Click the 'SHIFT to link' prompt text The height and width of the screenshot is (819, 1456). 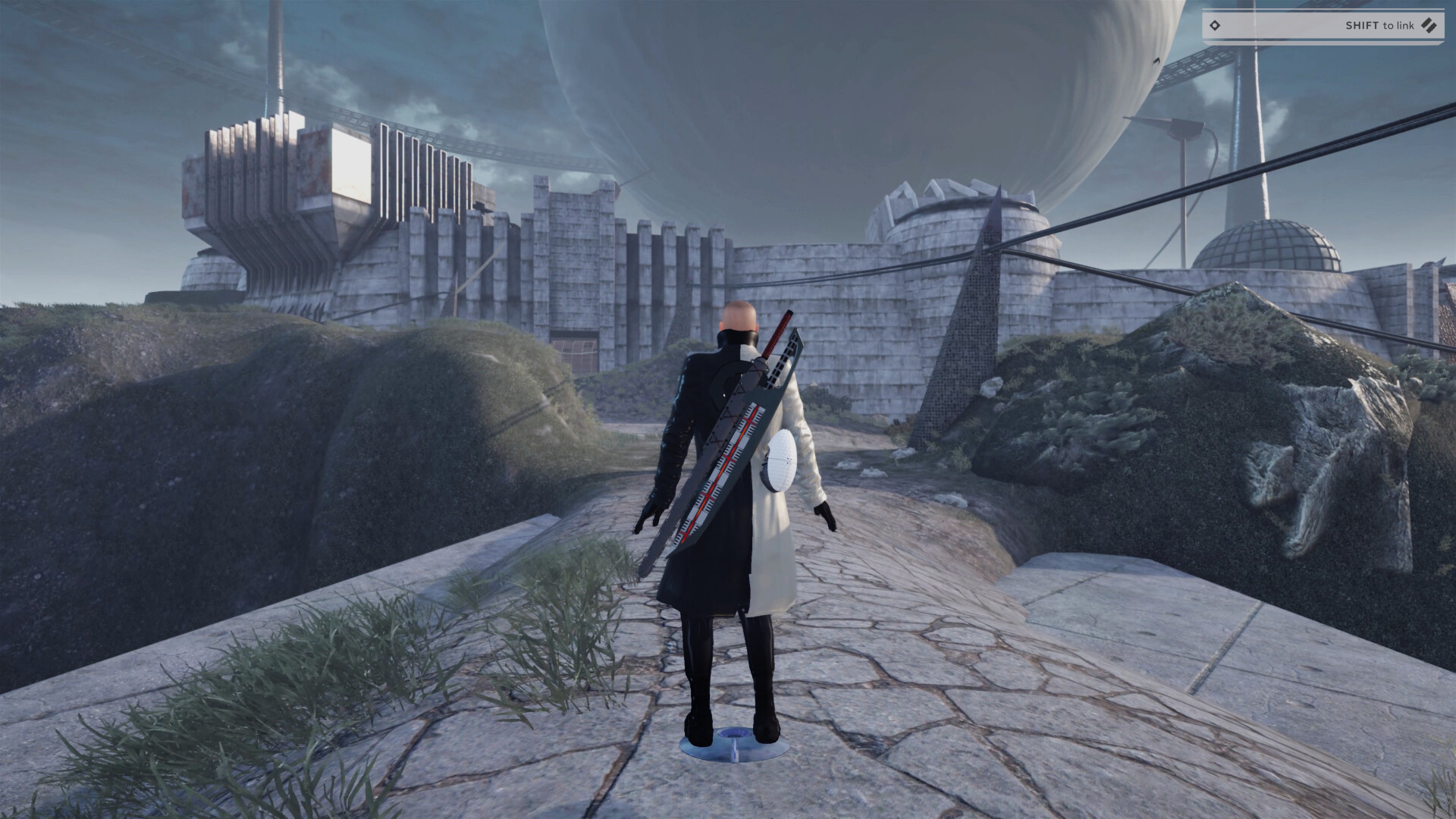pos(1380,25)
